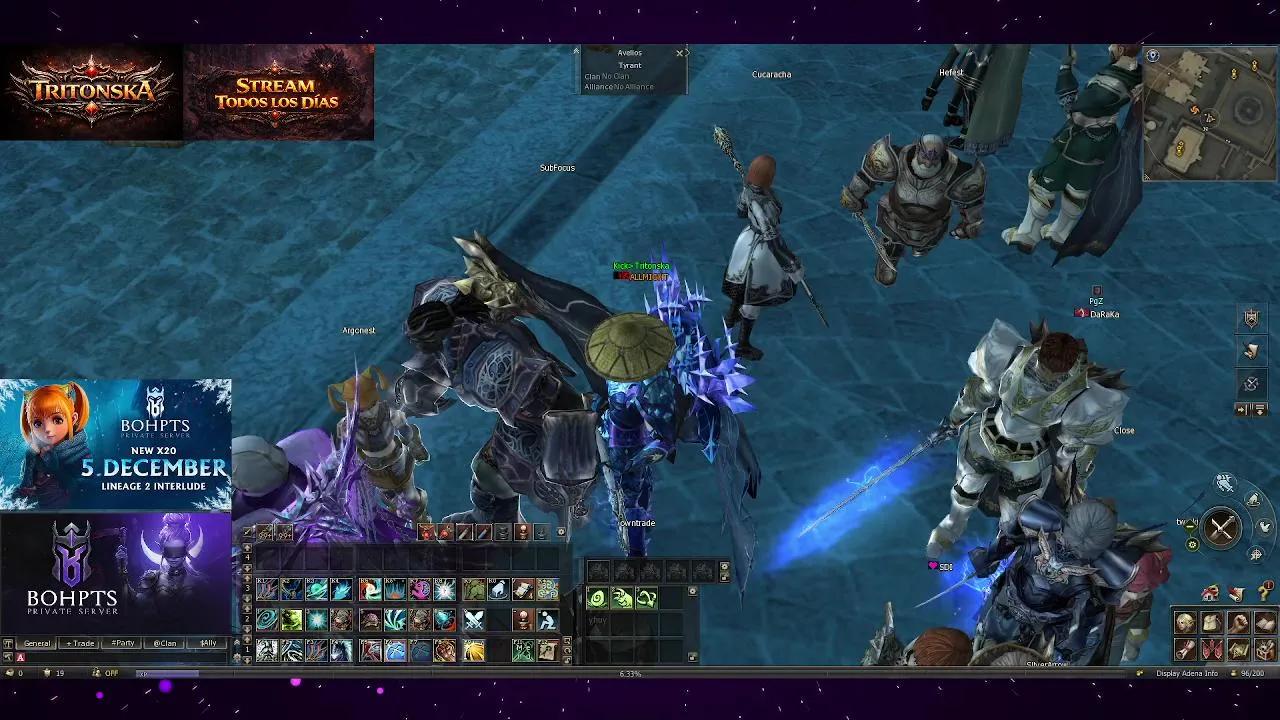Image resolution: width=1280 pixels, height=720 pixels.
Task: Select the crosshair icon on the radial menu
Action: (1255, 555)
